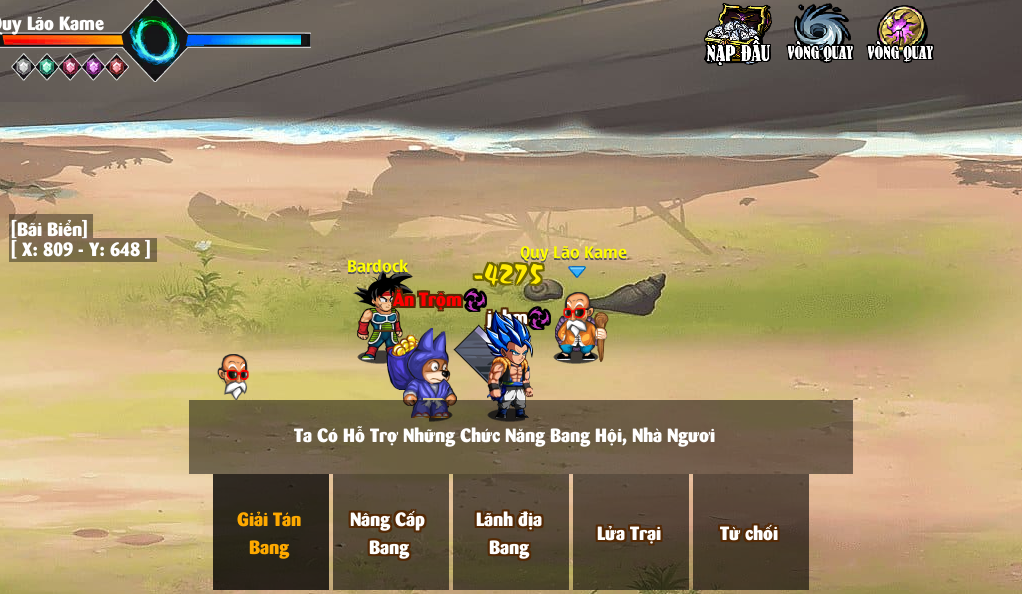Decline with the Từ chối button
Viewport: 1022px width, 594px height.
tap(749, 532)
